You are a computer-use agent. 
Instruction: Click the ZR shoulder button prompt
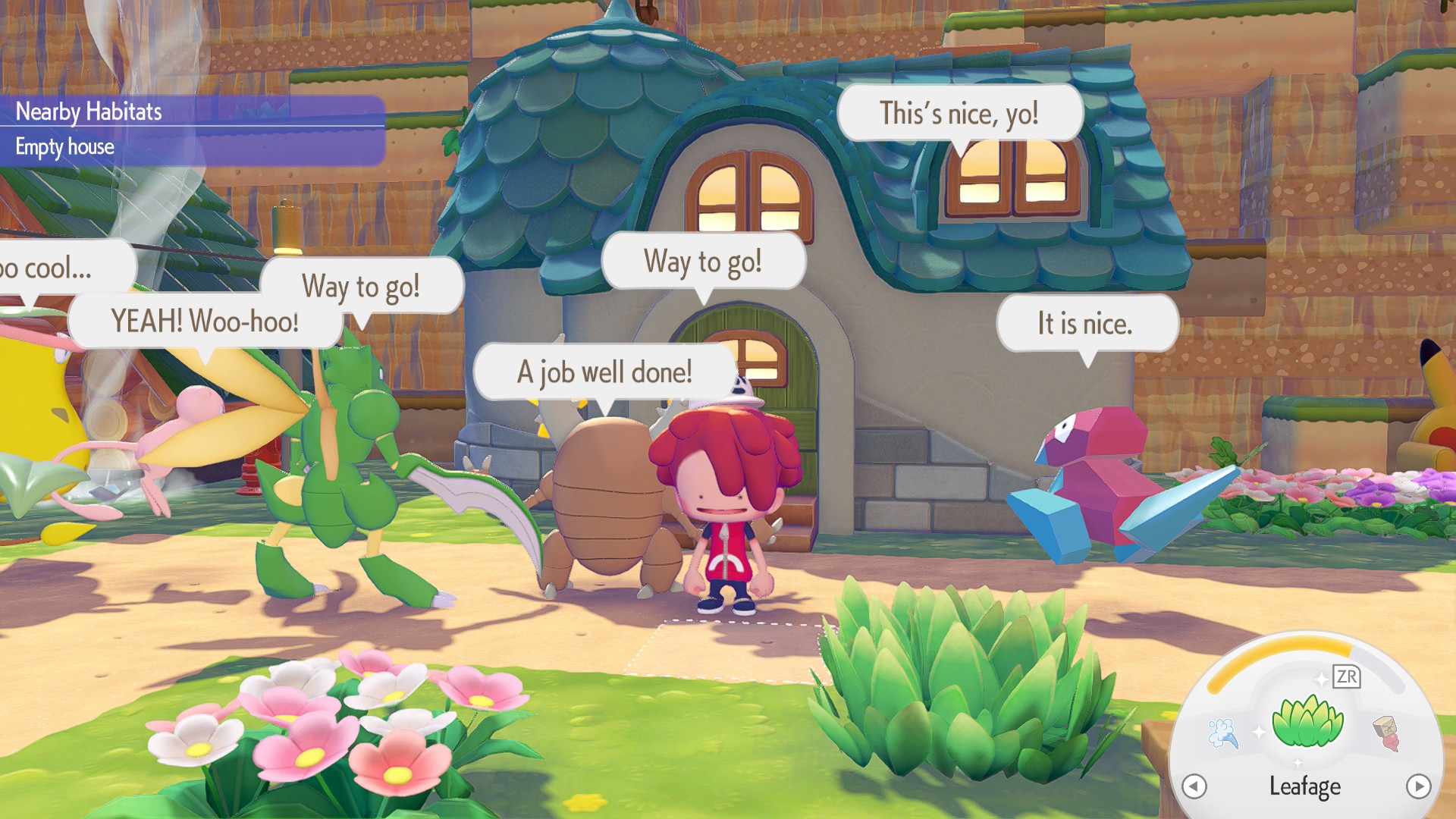tap(1348, 677)
